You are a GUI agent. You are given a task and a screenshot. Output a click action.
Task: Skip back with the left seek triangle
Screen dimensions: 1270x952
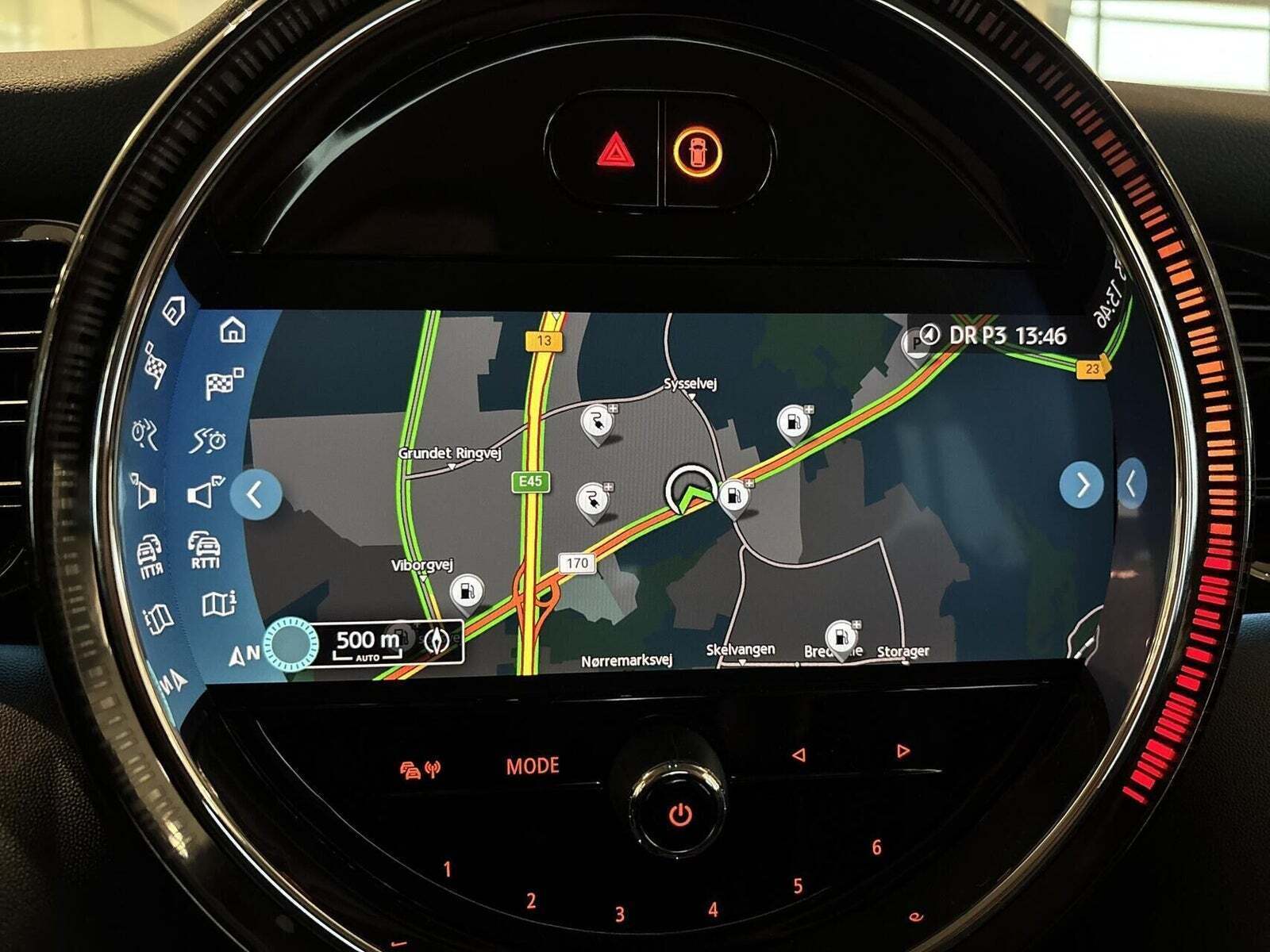799,755
